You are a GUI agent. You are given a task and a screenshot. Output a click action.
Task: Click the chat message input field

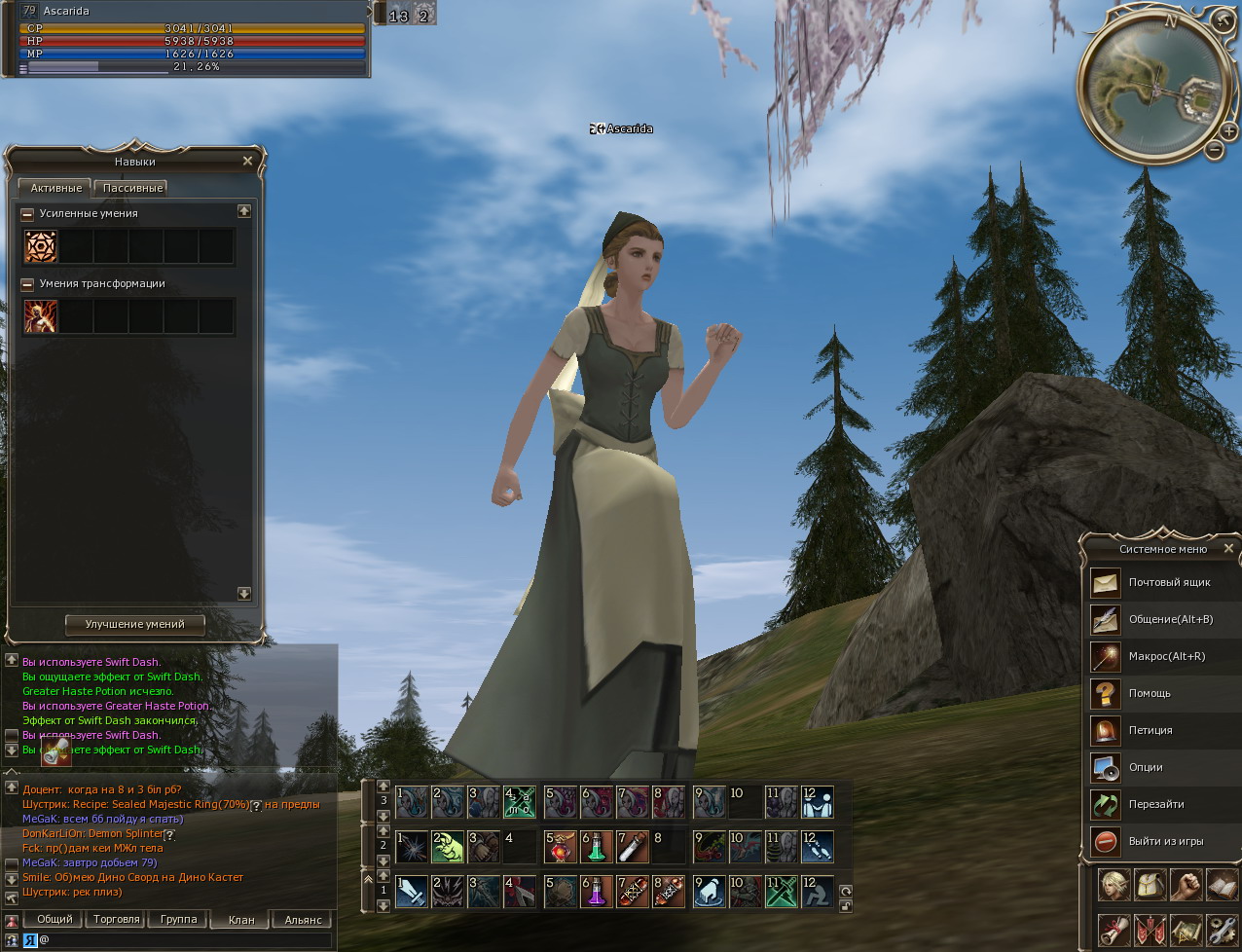tap(185, 940)
